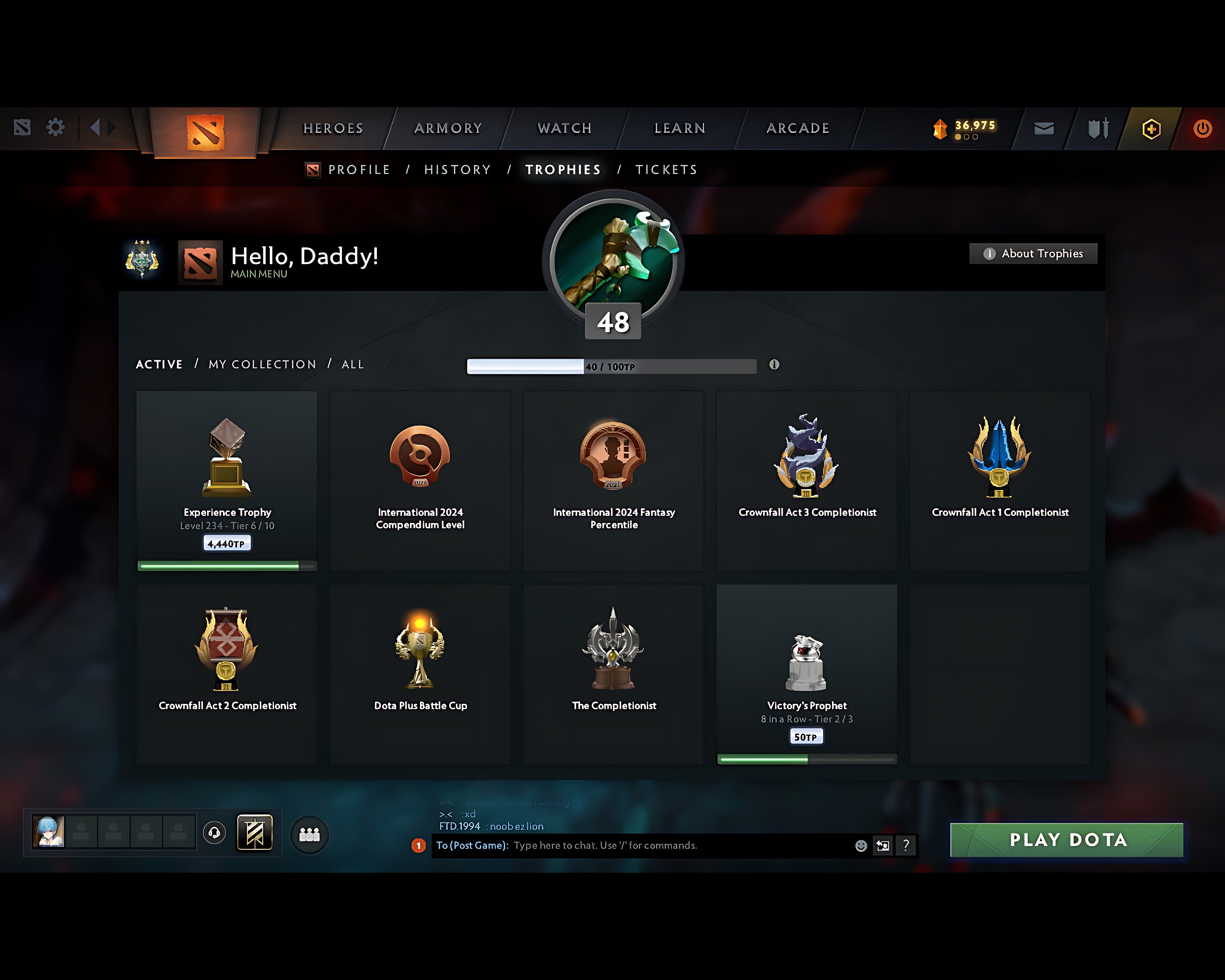1225x980 pixels.
Task: Open the voice chat headset icon
Action: tap(214, 832)
